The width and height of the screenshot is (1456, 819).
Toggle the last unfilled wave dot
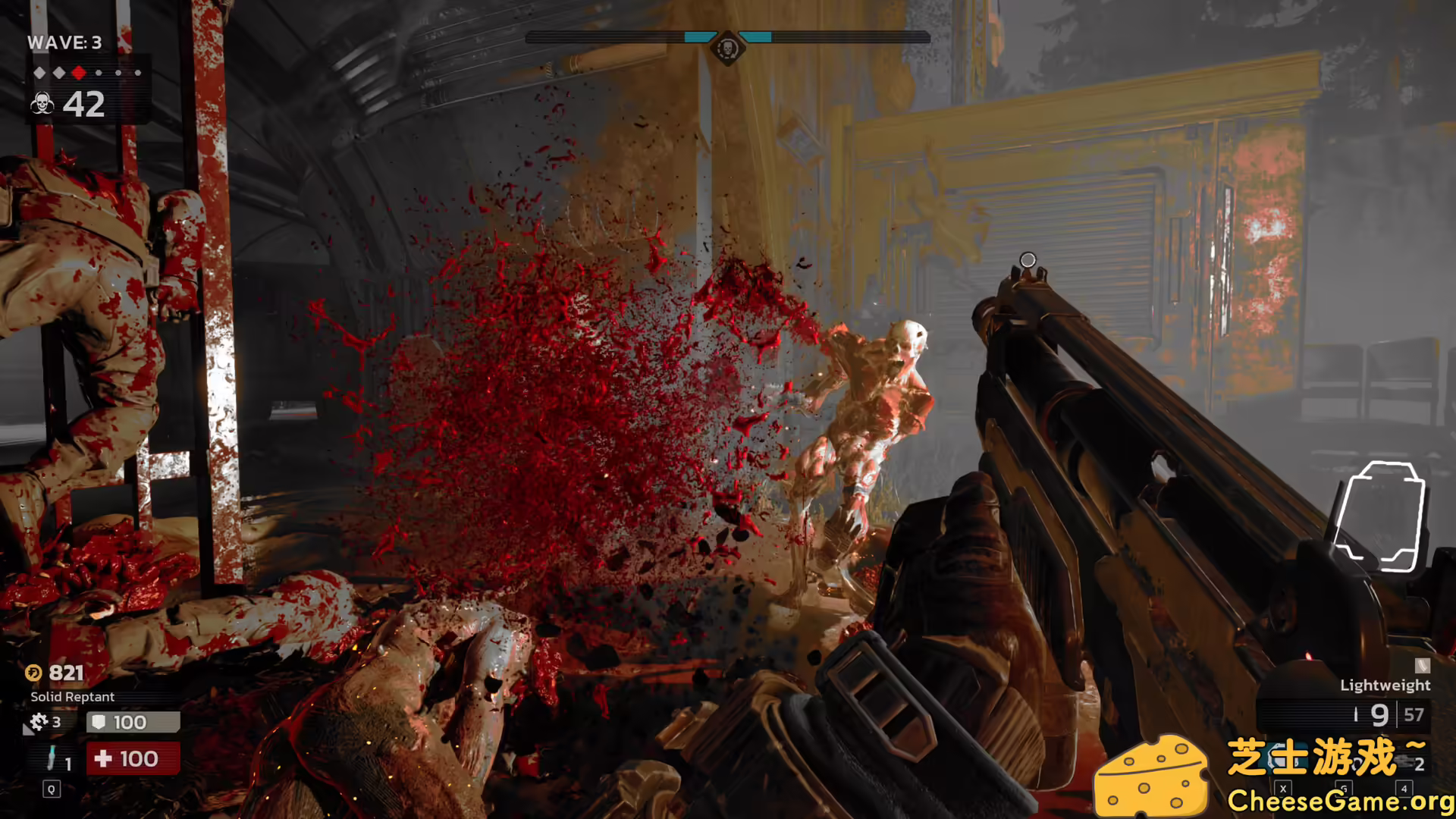click(x=138, y=73)
